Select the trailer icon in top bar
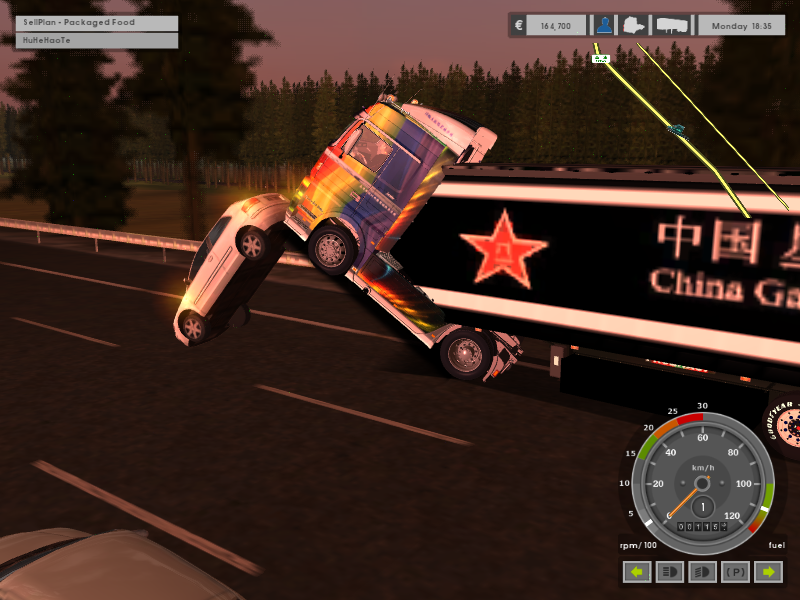Image resolution: width=800 pixels, height=600 pixels. [x=669, y=25]
